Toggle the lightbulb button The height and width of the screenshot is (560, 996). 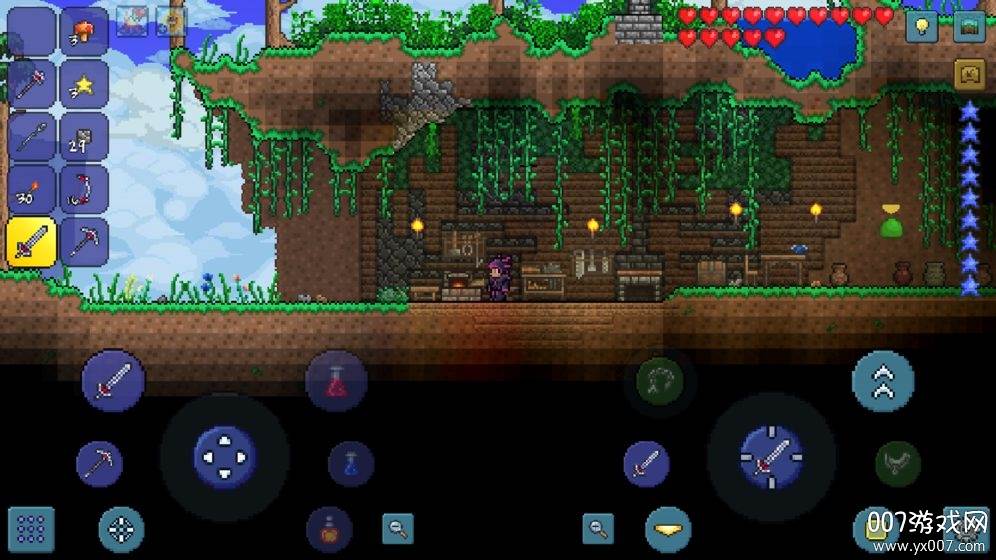[x=922, y=26]
